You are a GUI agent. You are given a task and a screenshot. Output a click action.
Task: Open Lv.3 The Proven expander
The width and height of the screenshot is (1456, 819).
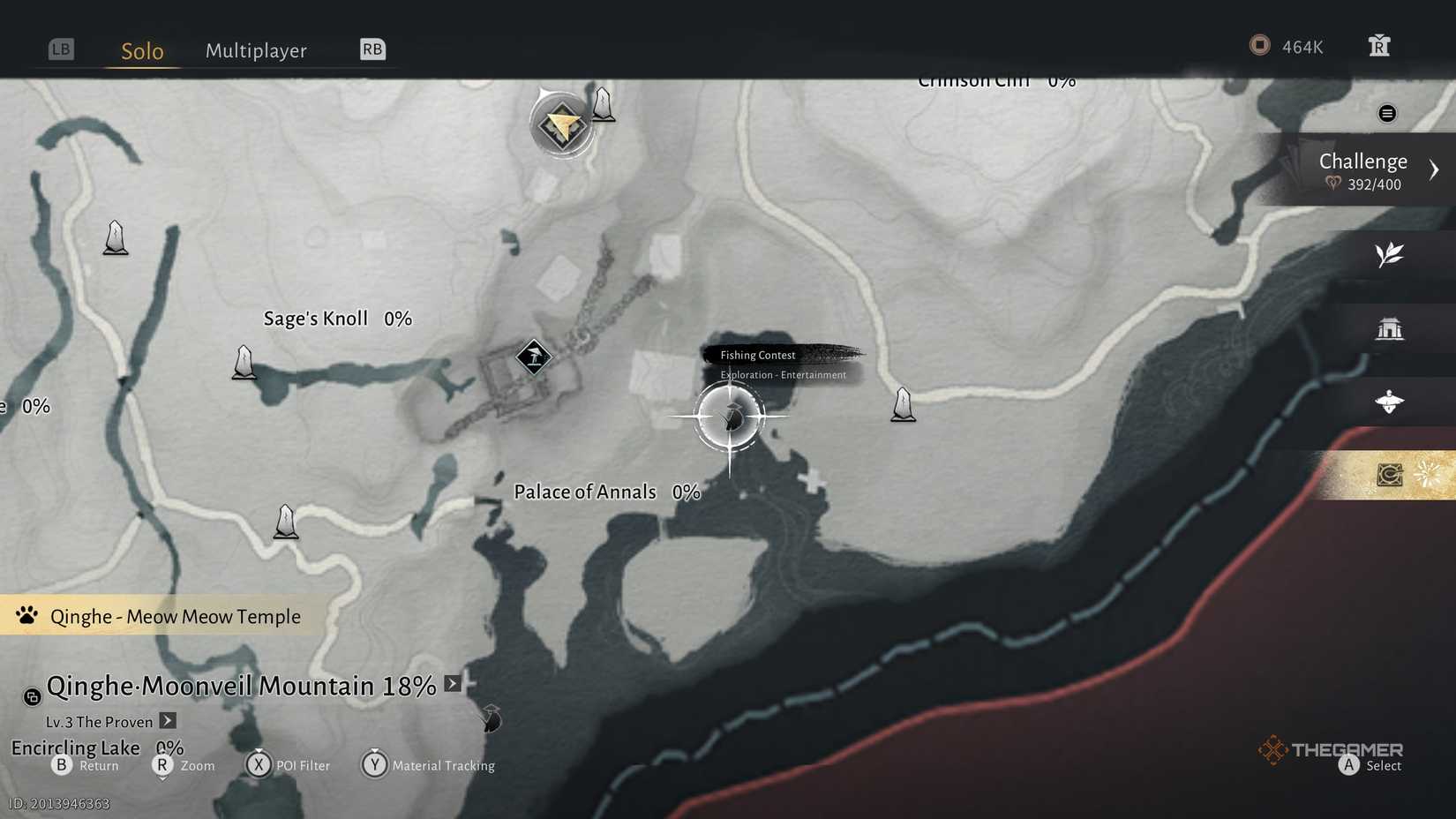click(x=167, y=721)
